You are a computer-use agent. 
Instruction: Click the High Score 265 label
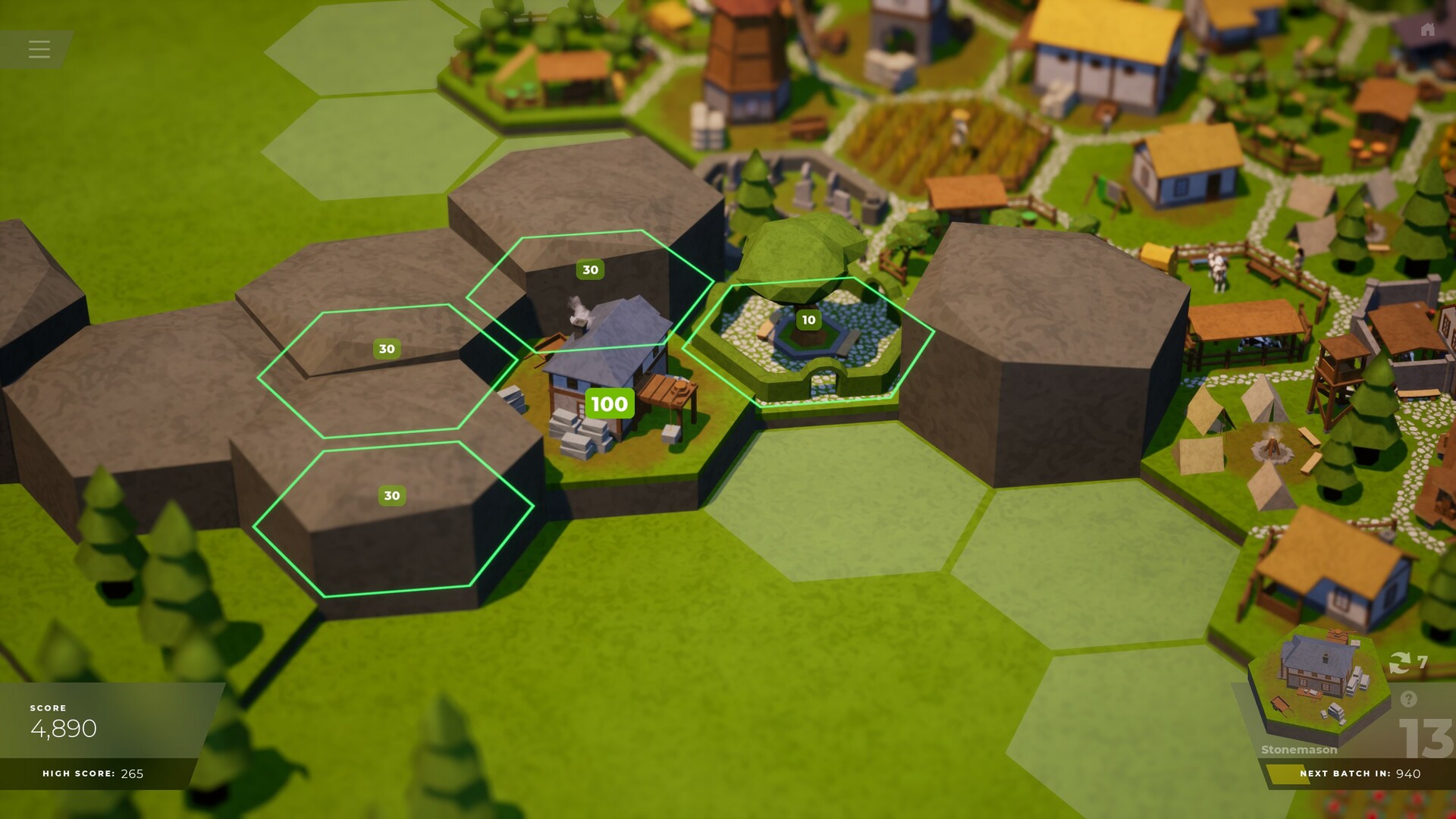[x=95, y=775]
